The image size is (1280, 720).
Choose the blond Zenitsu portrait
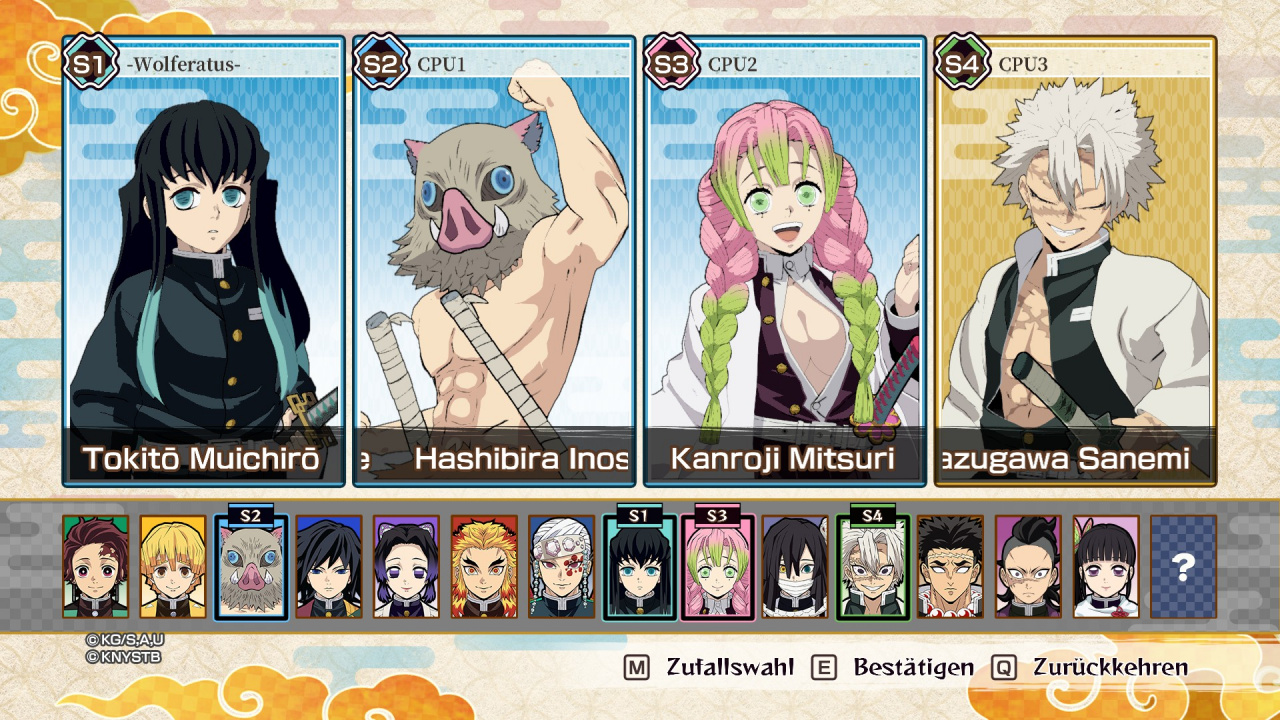173,567
